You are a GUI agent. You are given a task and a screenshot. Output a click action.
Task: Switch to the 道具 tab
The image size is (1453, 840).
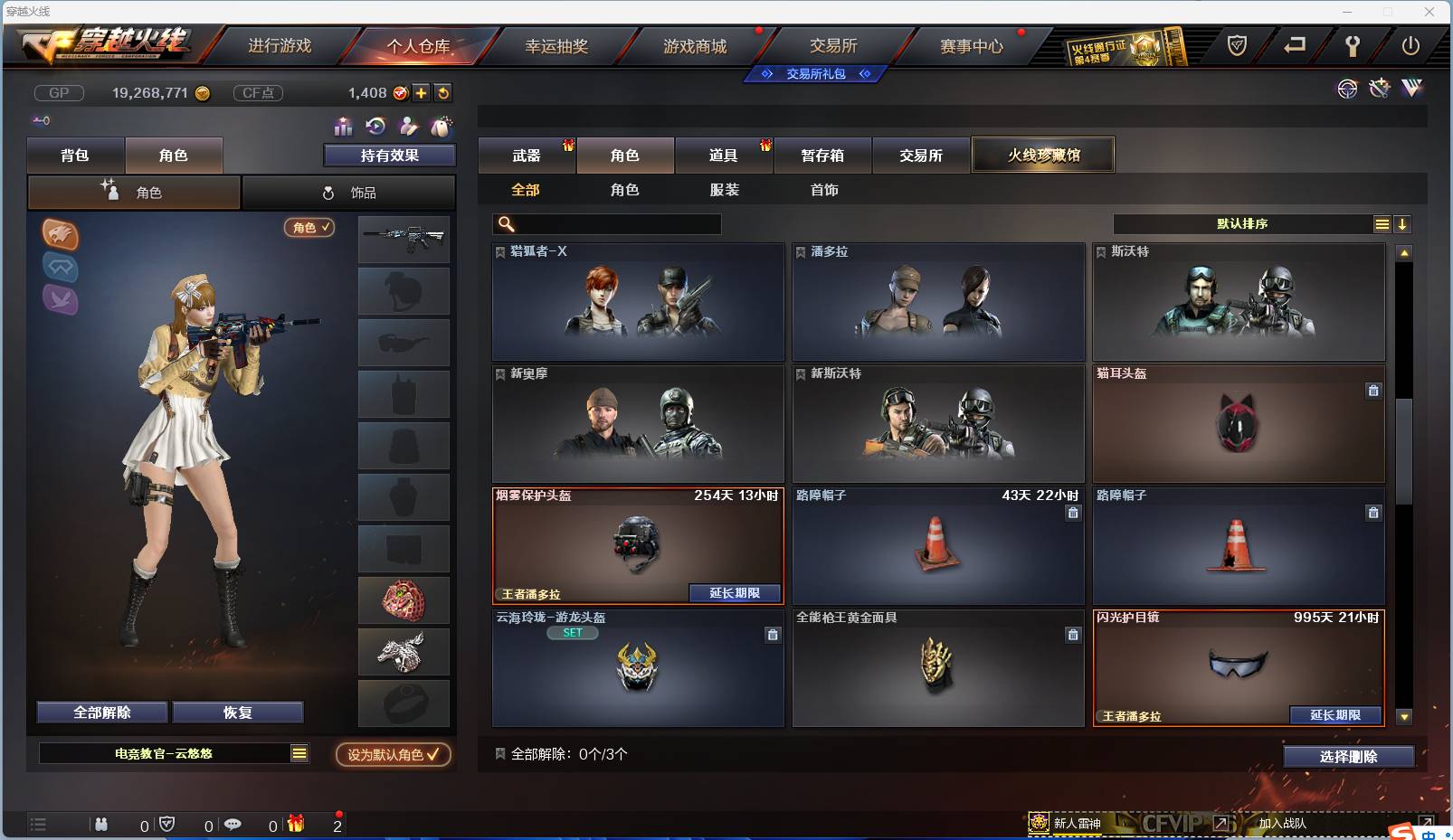coord(724,155)
